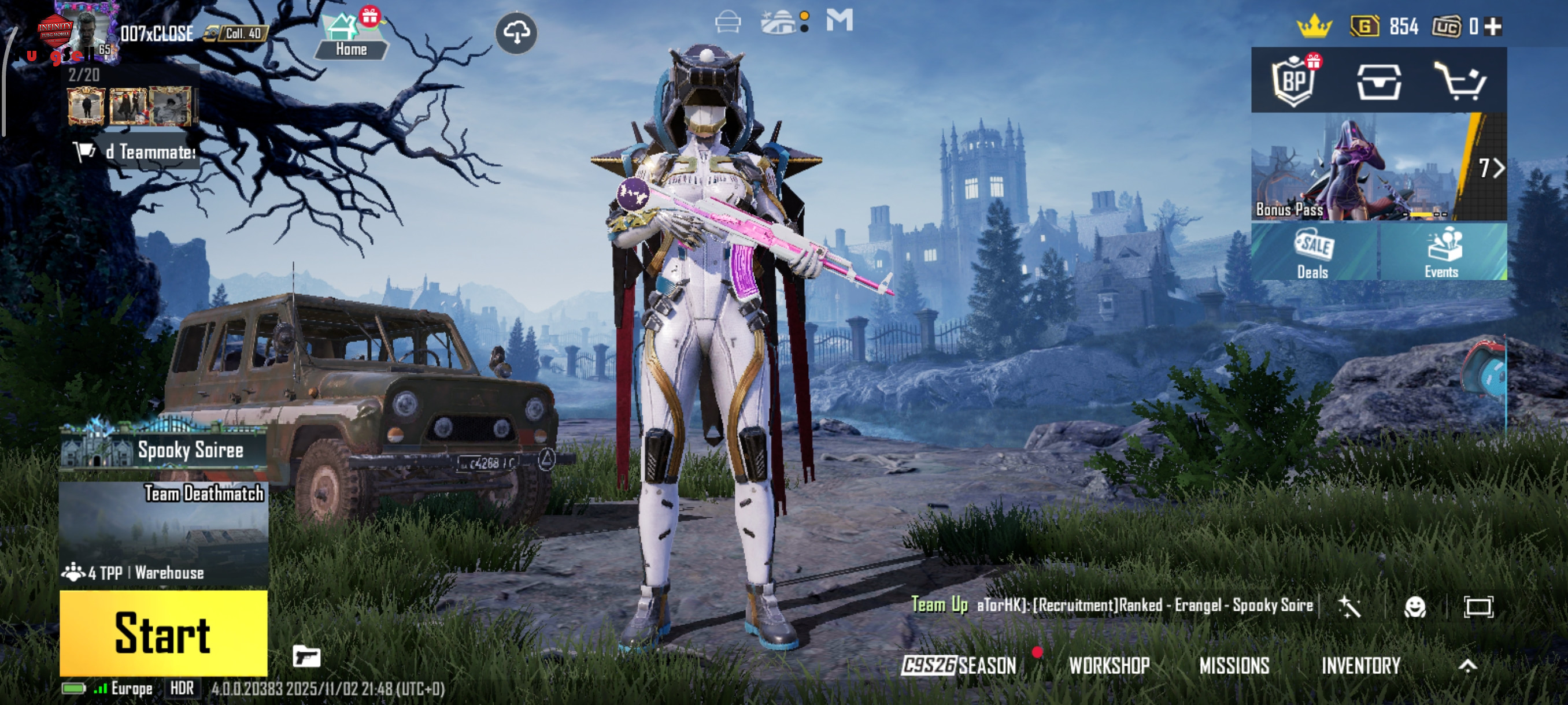Open the BP royale pass icon

[1294, 81]
